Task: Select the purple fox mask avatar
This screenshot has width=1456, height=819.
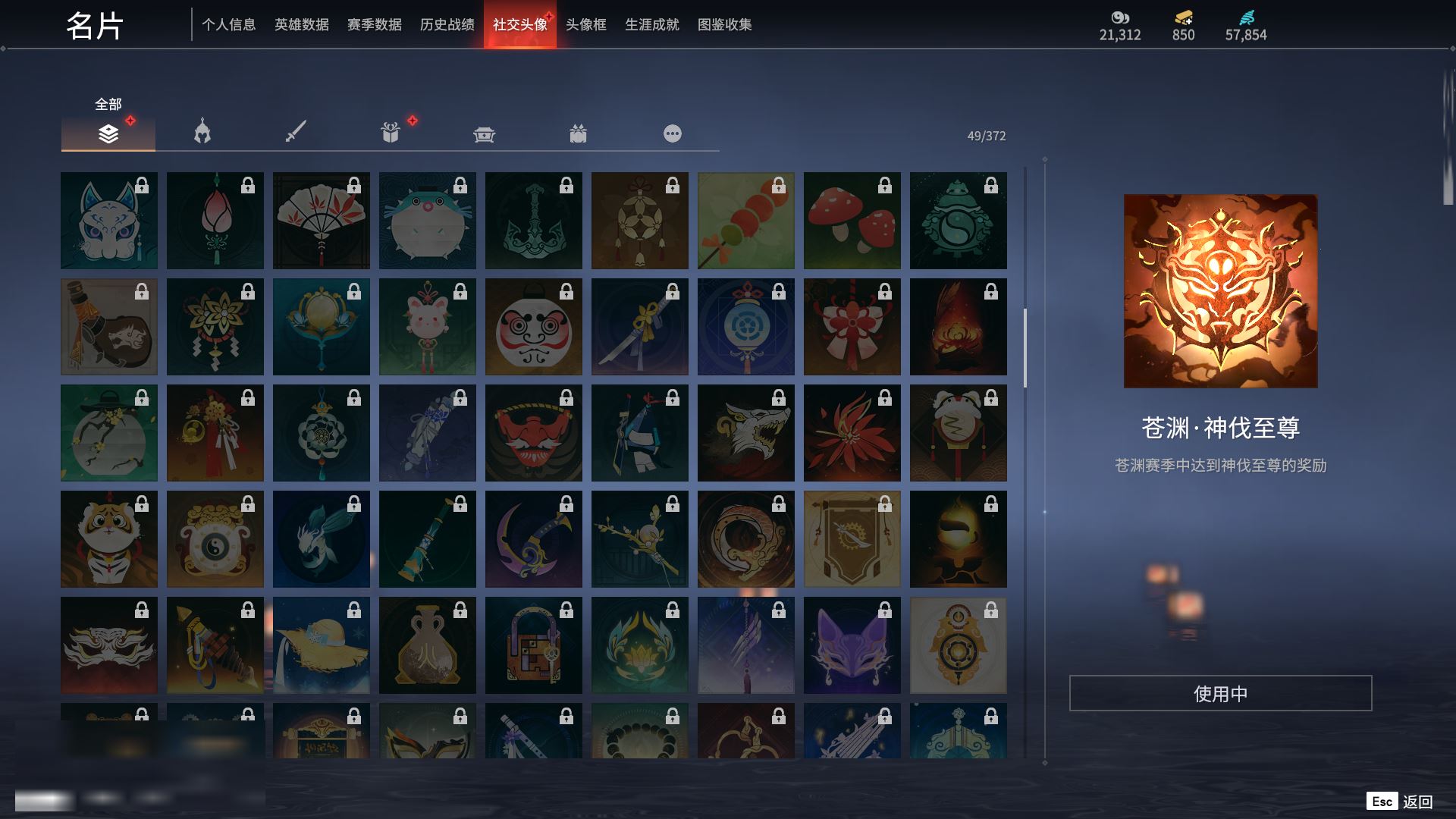Action: (852, 645)
